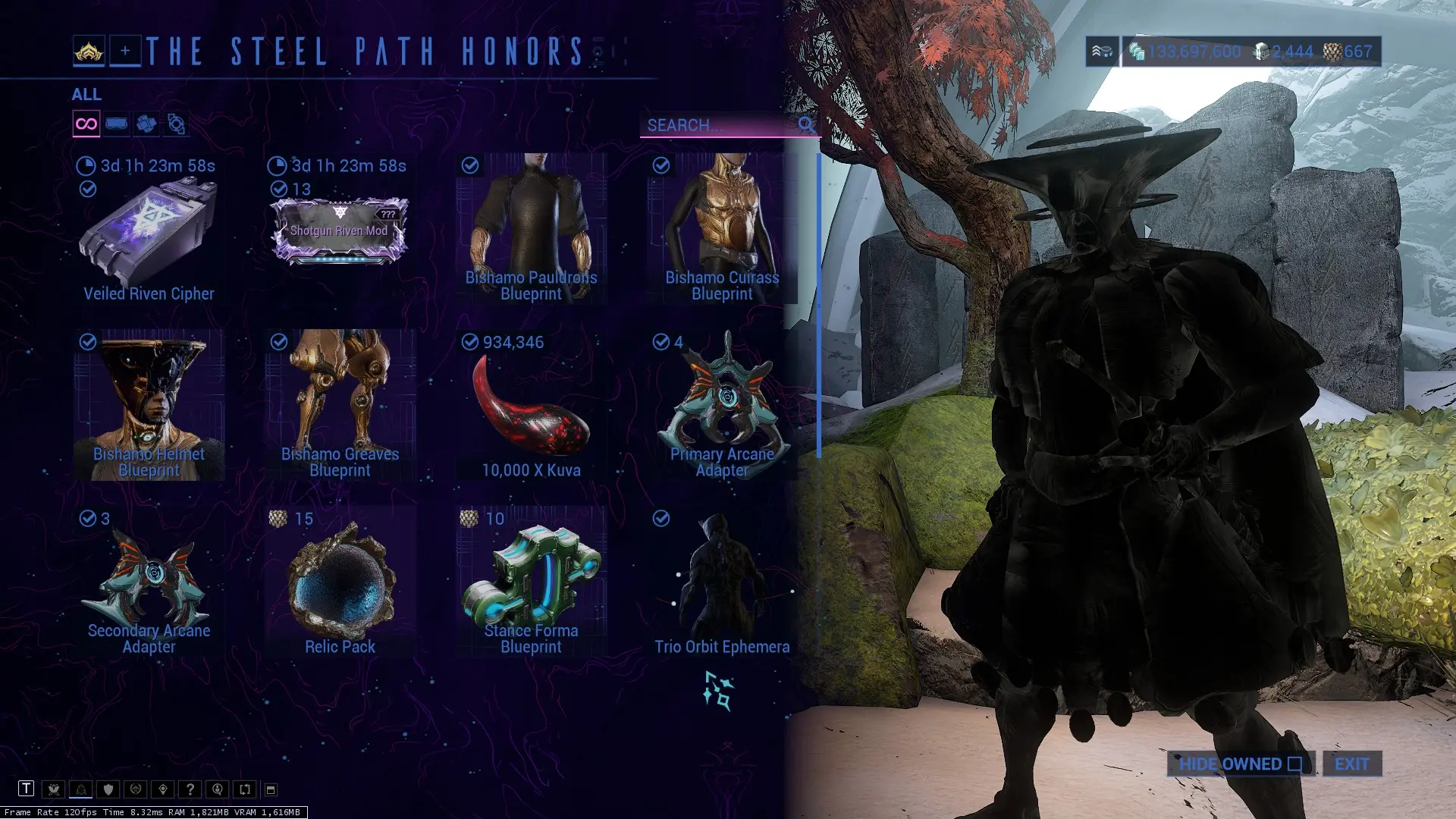This screenshot has height=819, width=1456.
Task: Select the Veiled Riven Cipher offering
Action: coord(149,231)
